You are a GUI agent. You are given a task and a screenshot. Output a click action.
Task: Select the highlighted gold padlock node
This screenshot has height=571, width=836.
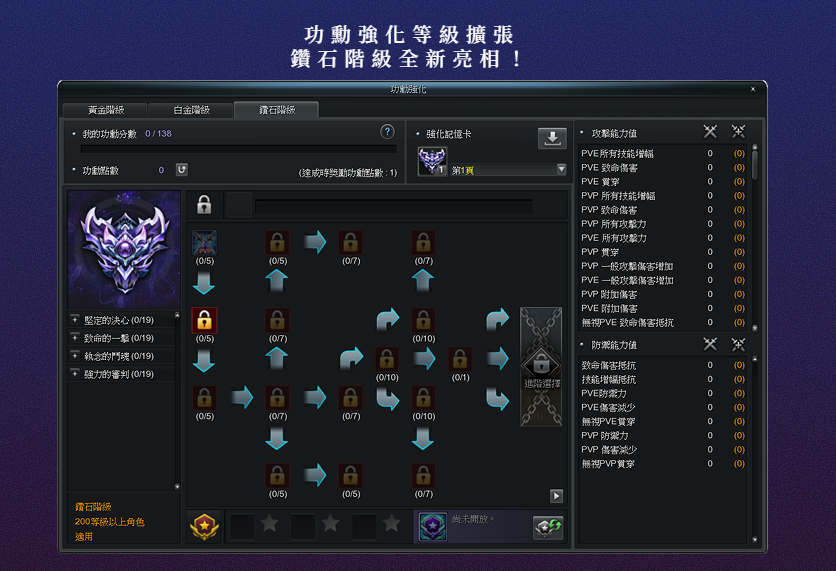click(x=204, y=320)
